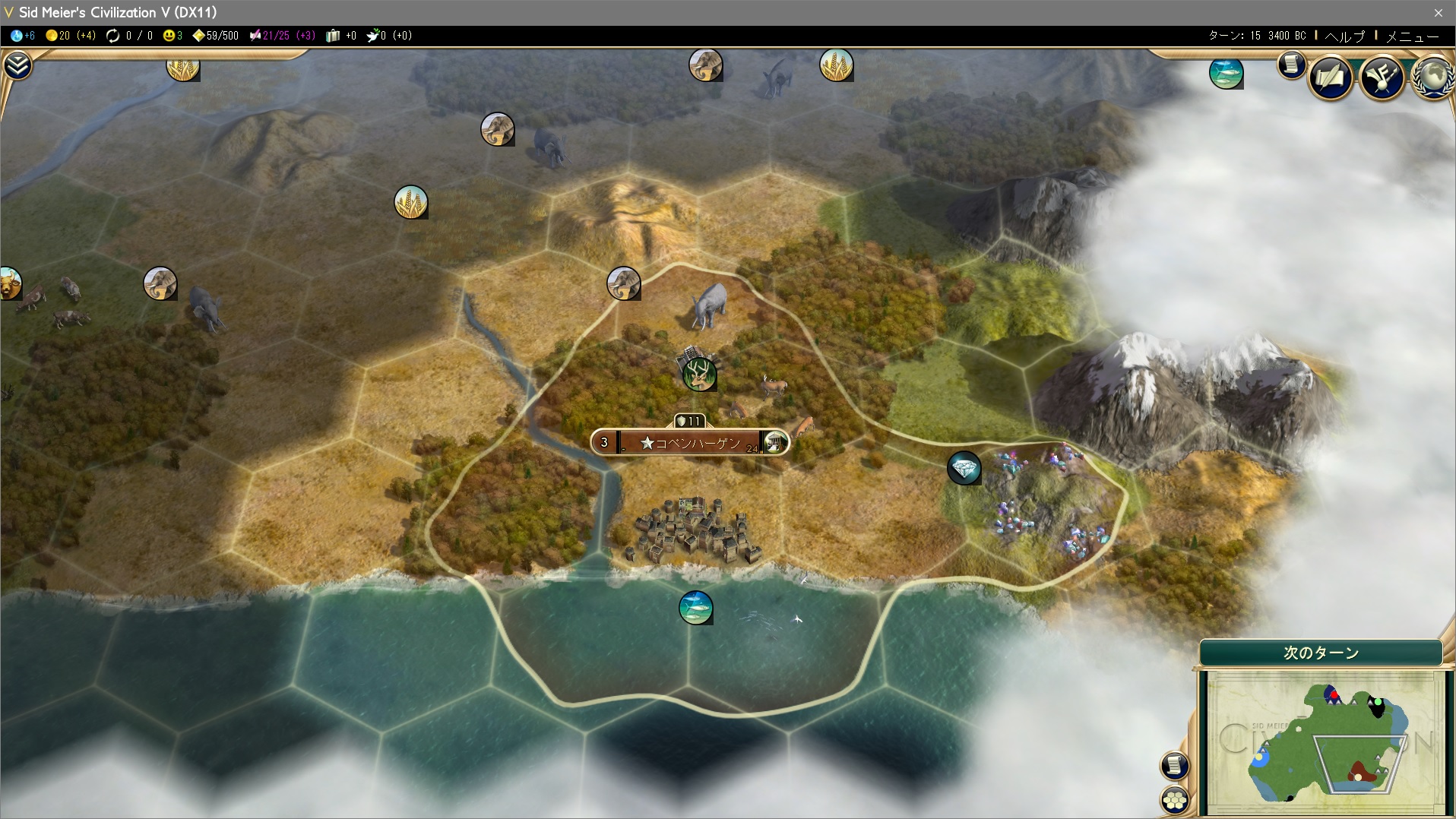Image resolution: width=1456 pixels, height=819 pixels.
Task: Click the white dove faith indicator
Action: (388, 36)
